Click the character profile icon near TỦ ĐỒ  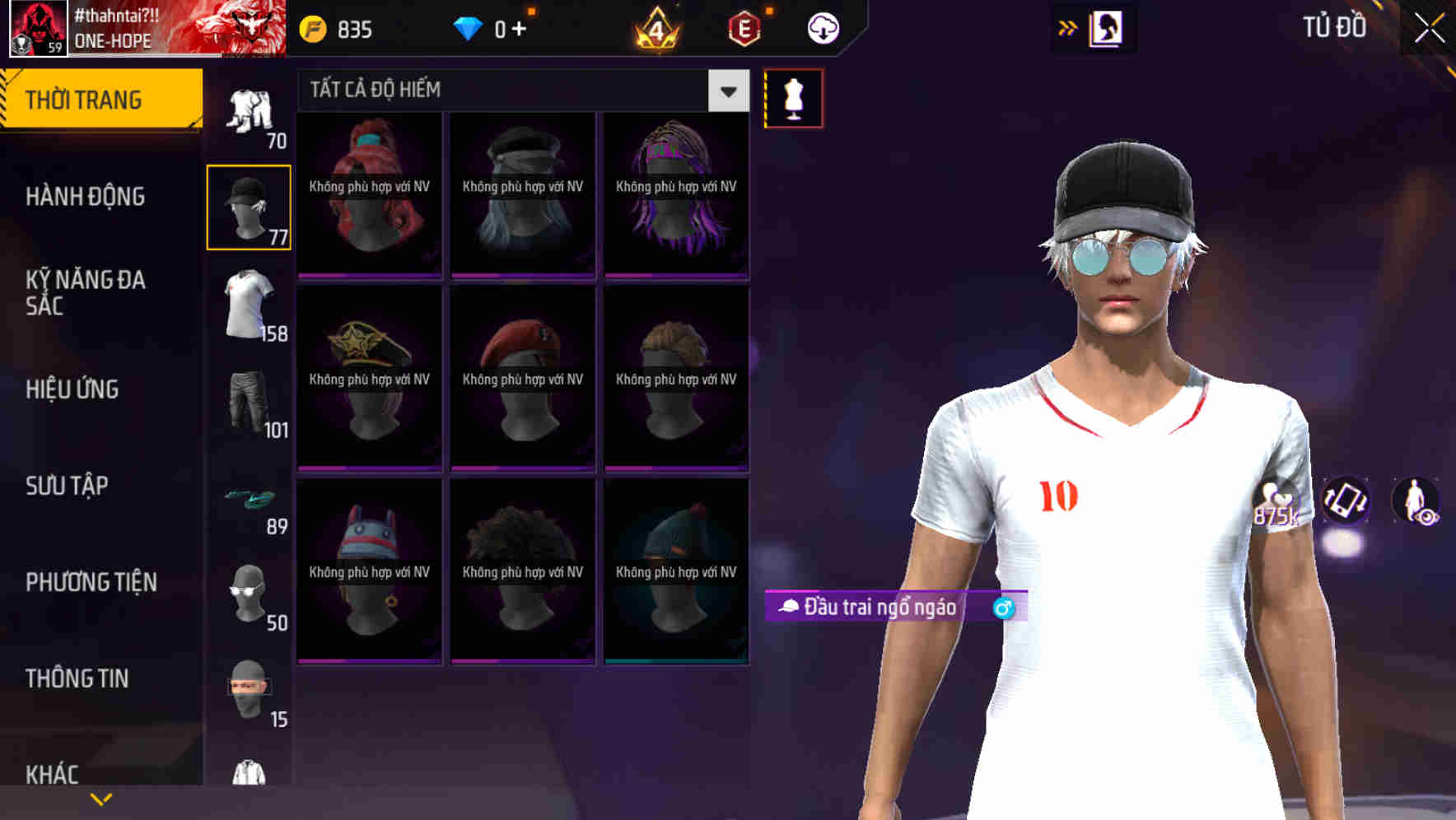[1105, 27]
